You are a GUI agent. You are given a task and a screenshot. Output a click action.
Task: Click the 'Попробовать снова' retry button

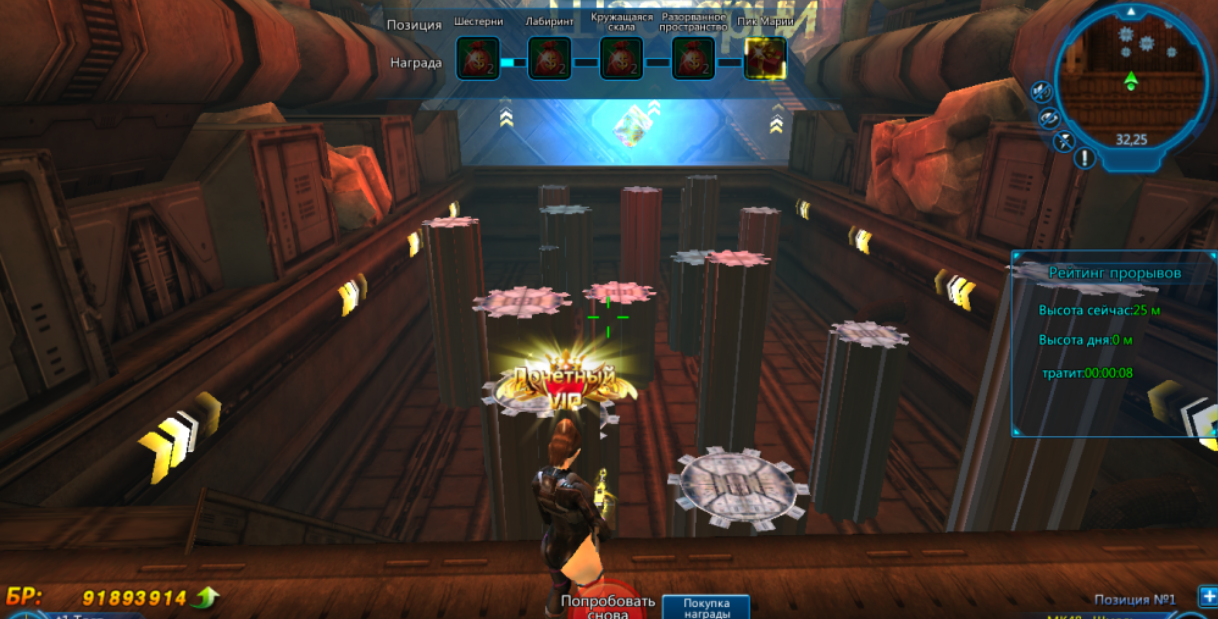[x=607, y=604]
